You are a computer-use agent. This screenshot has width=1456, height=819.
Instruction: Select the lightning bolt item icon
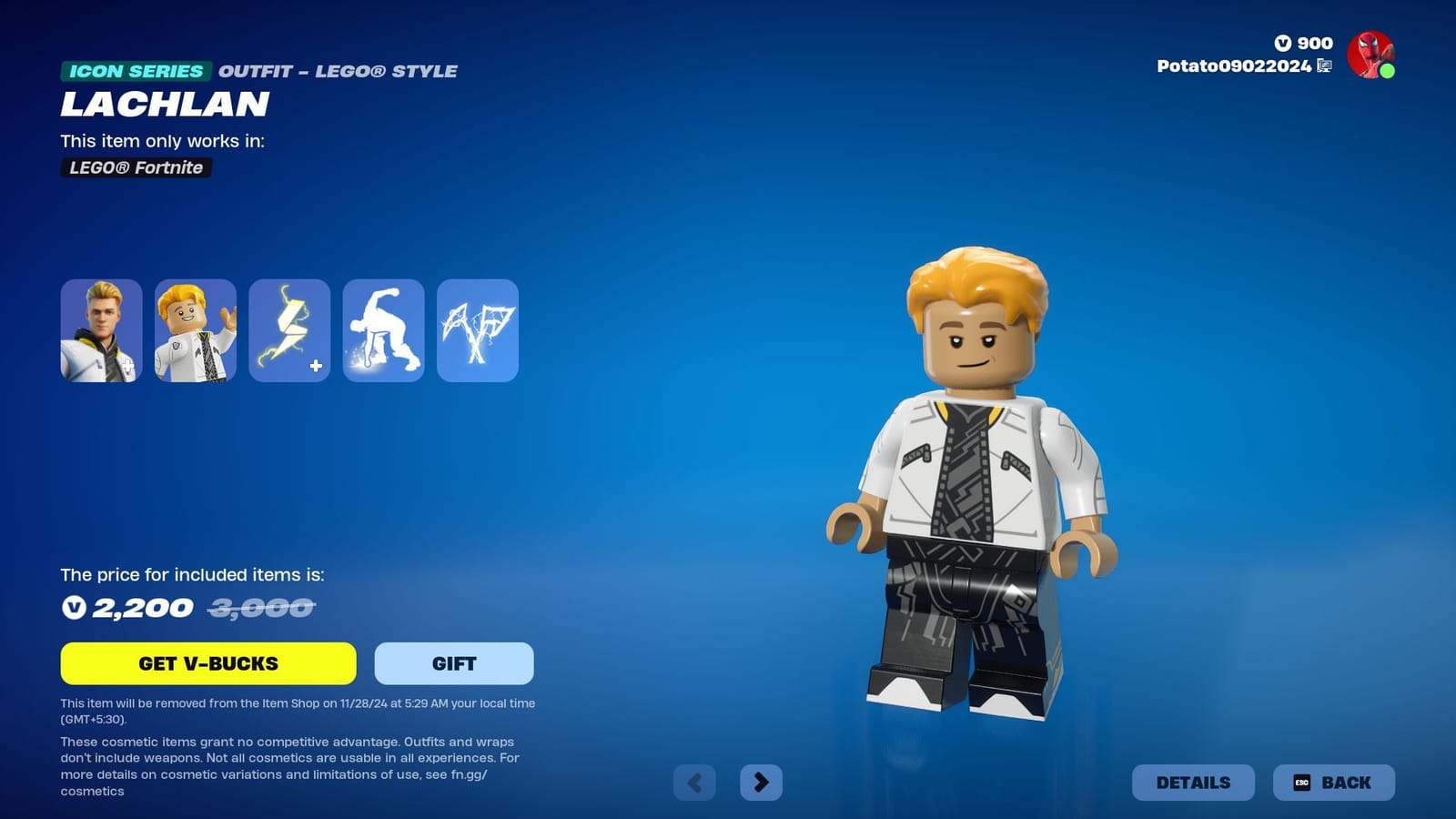[x=288, y=330]
